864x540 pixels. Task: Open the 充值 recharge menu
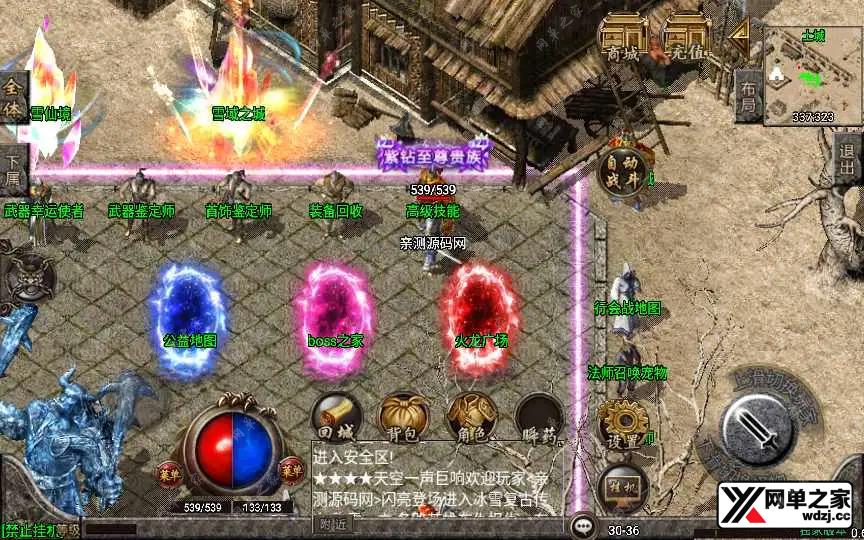pos(687,38)
